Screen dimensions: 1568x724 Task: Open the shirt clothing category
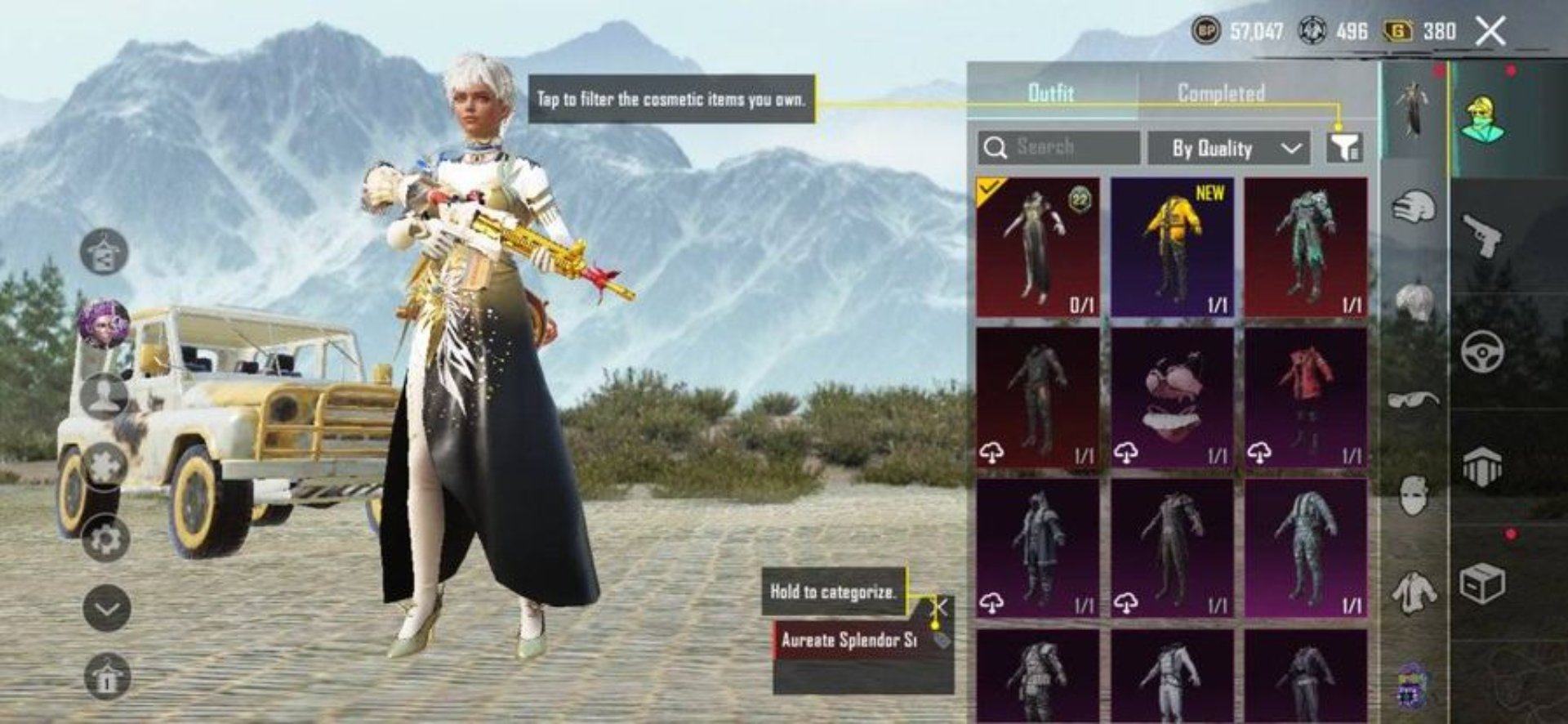coord(1414,591)
